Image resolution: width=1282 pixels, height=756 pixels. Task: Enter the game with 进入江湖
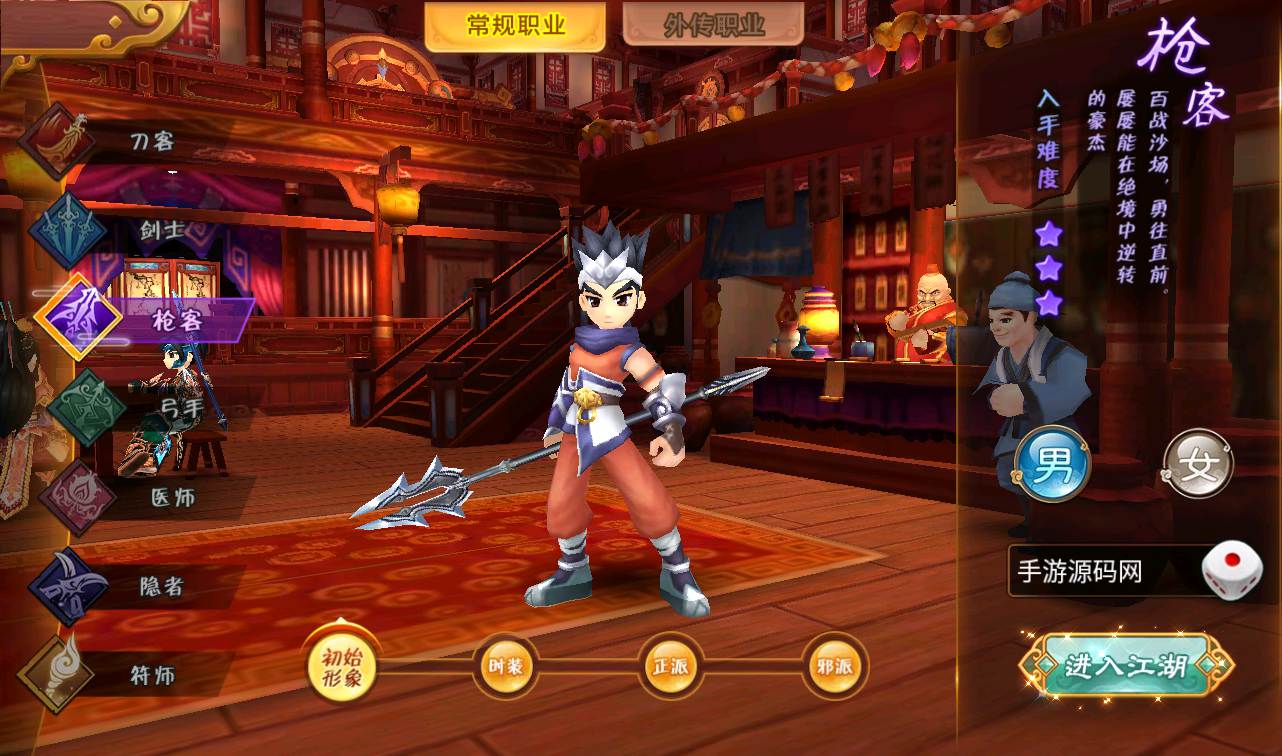(x=1125, y=665)
